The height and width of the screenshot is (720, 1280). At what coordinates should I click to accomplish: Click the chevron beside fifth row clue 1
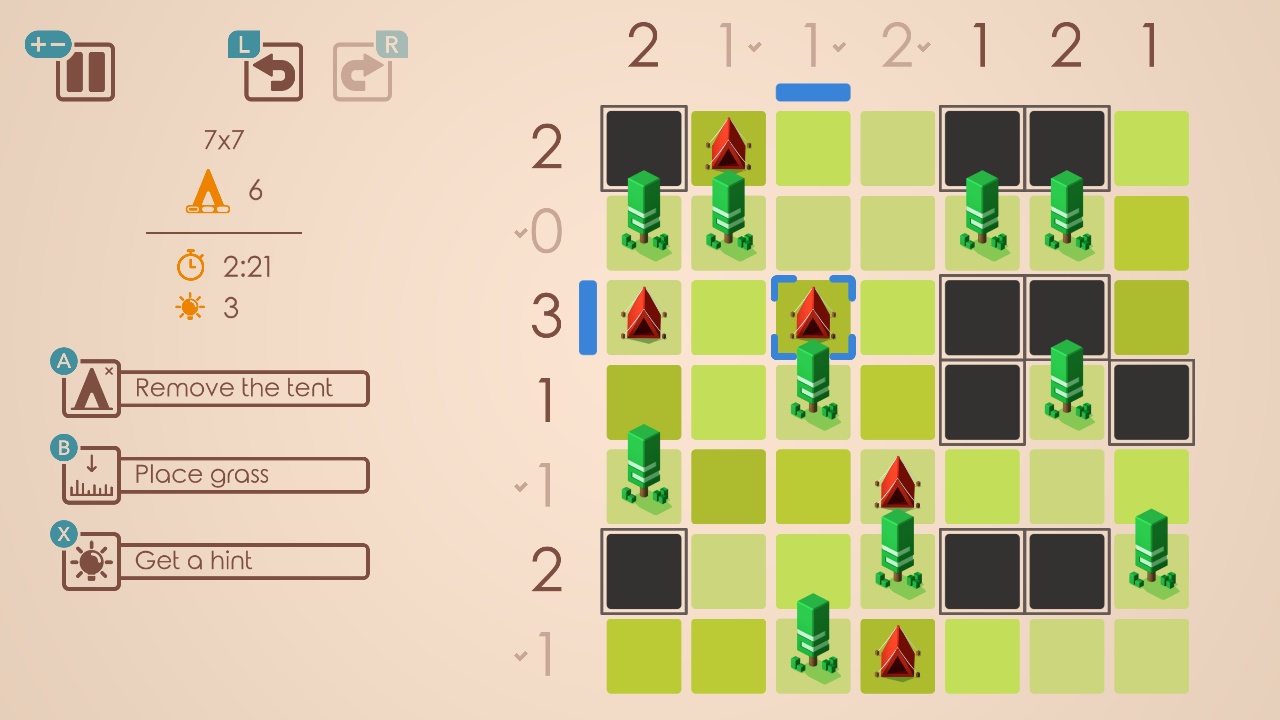(x=520, y=485)
